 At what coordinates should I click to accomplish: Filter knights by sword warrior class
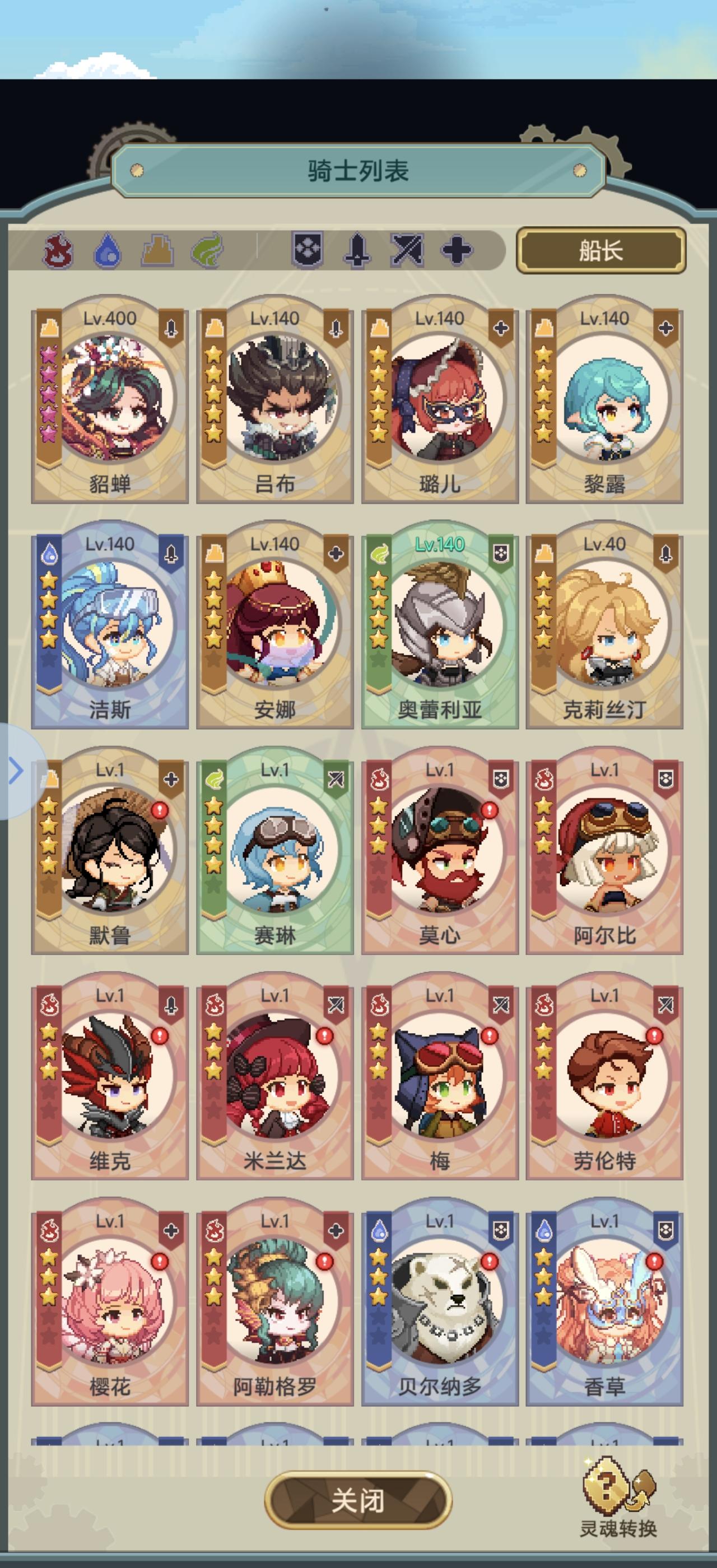coord(357,250)
